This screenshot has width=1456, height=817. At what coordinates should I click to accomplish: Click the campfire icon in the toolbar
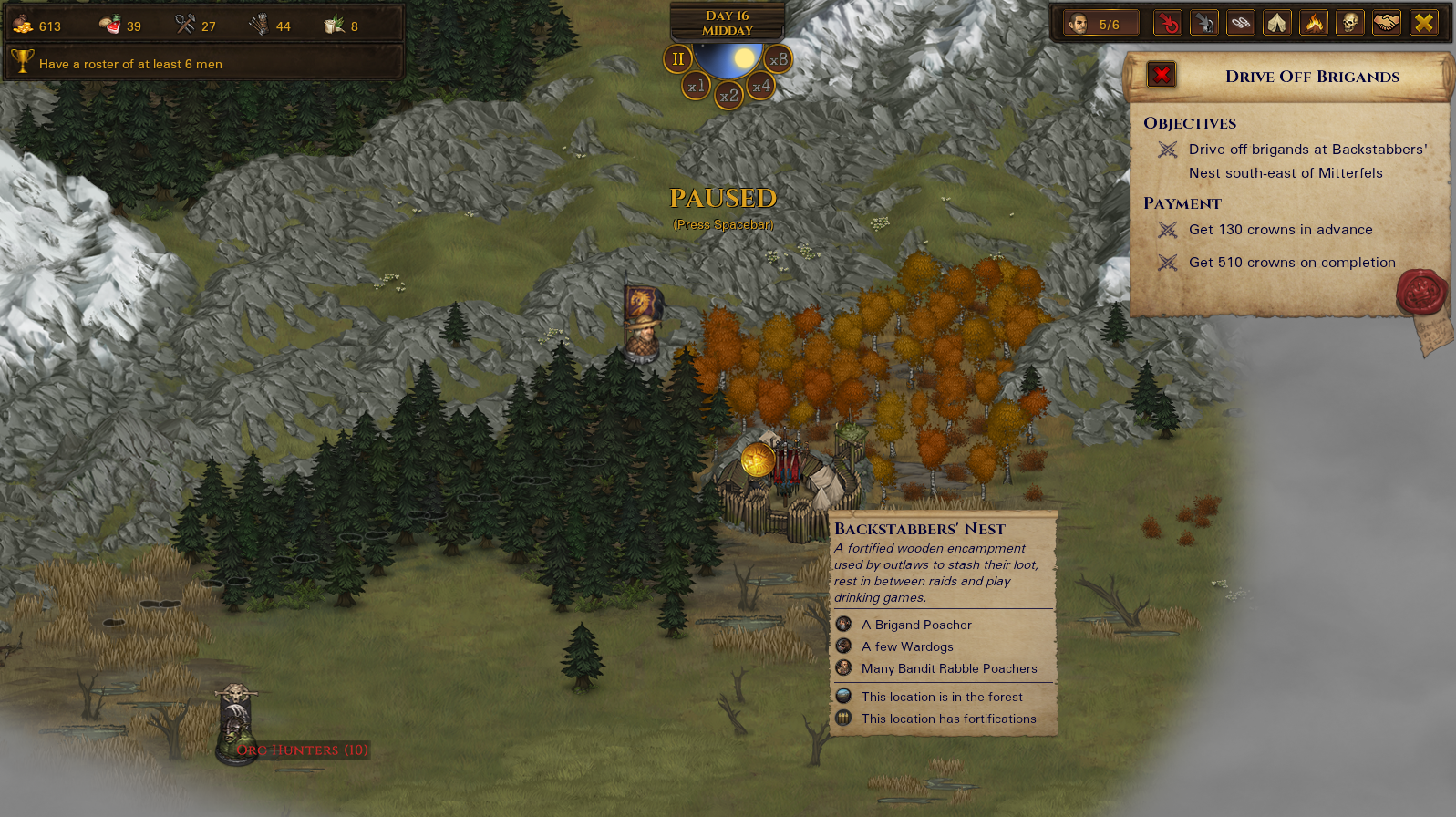(1314, 22)
